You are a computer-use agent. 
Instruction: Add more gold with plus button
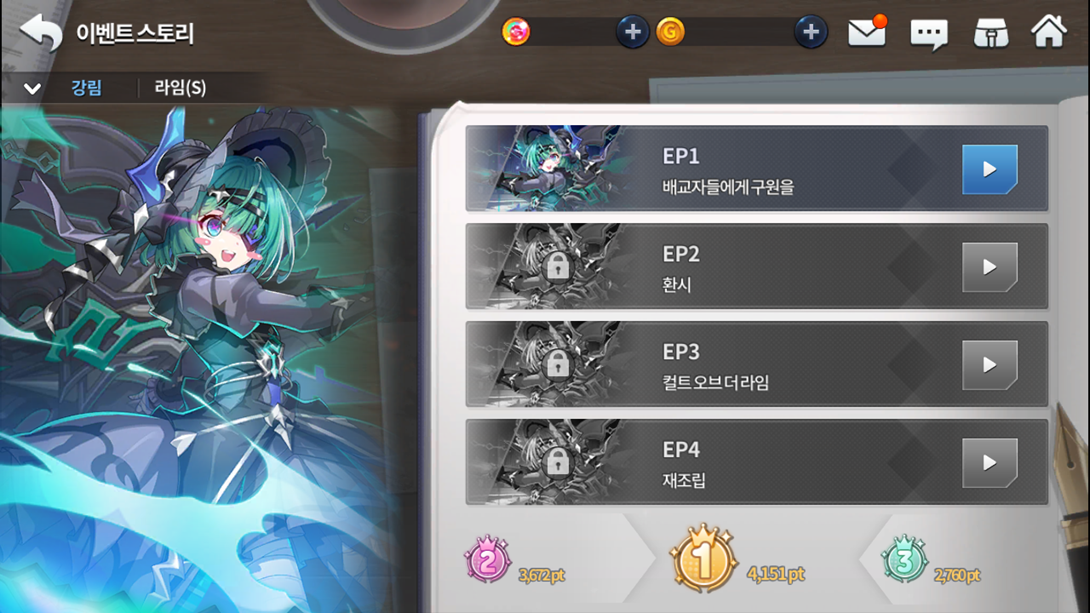click(x=810, y=32)
